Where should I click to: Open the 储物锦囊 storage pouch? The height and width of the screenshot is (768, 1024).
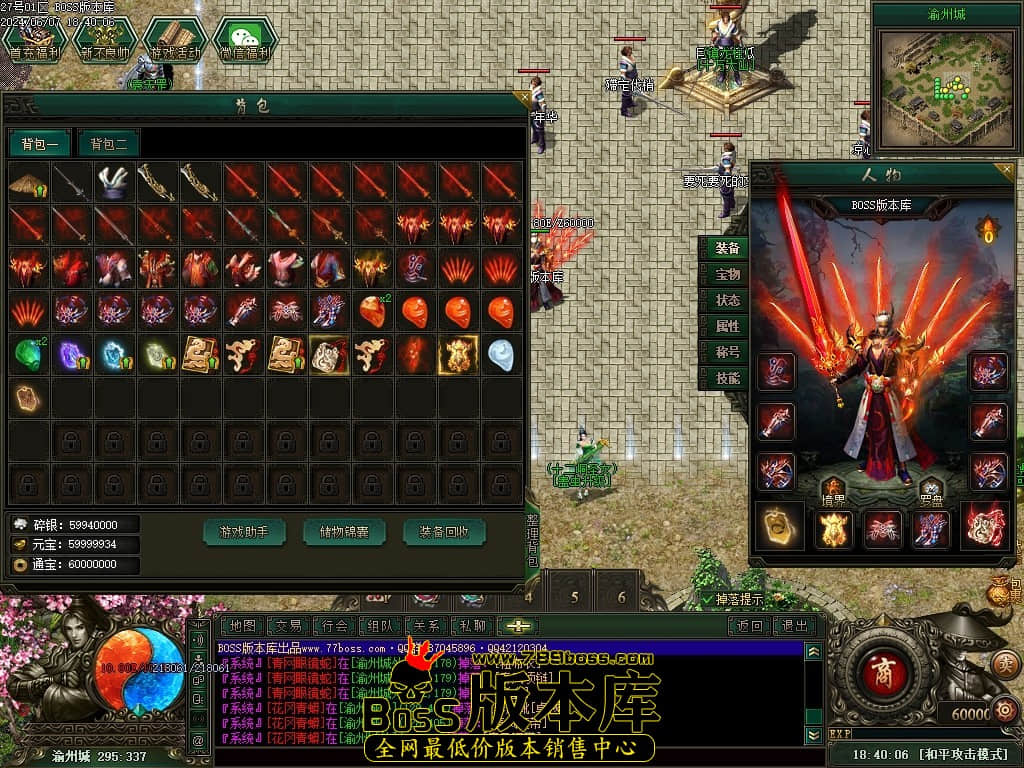(344, 532)
